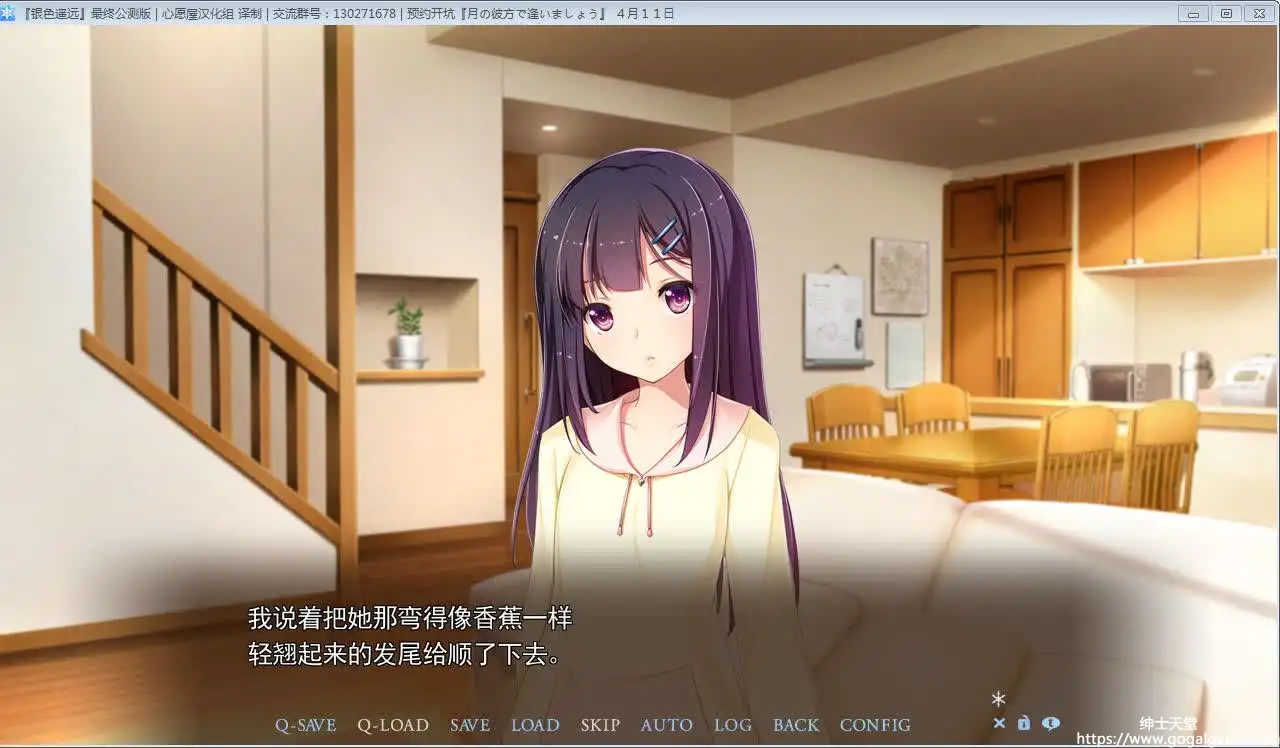Click the game application icon in the title bar
The width and height of the screenshot is (1280, 748).
9,13
